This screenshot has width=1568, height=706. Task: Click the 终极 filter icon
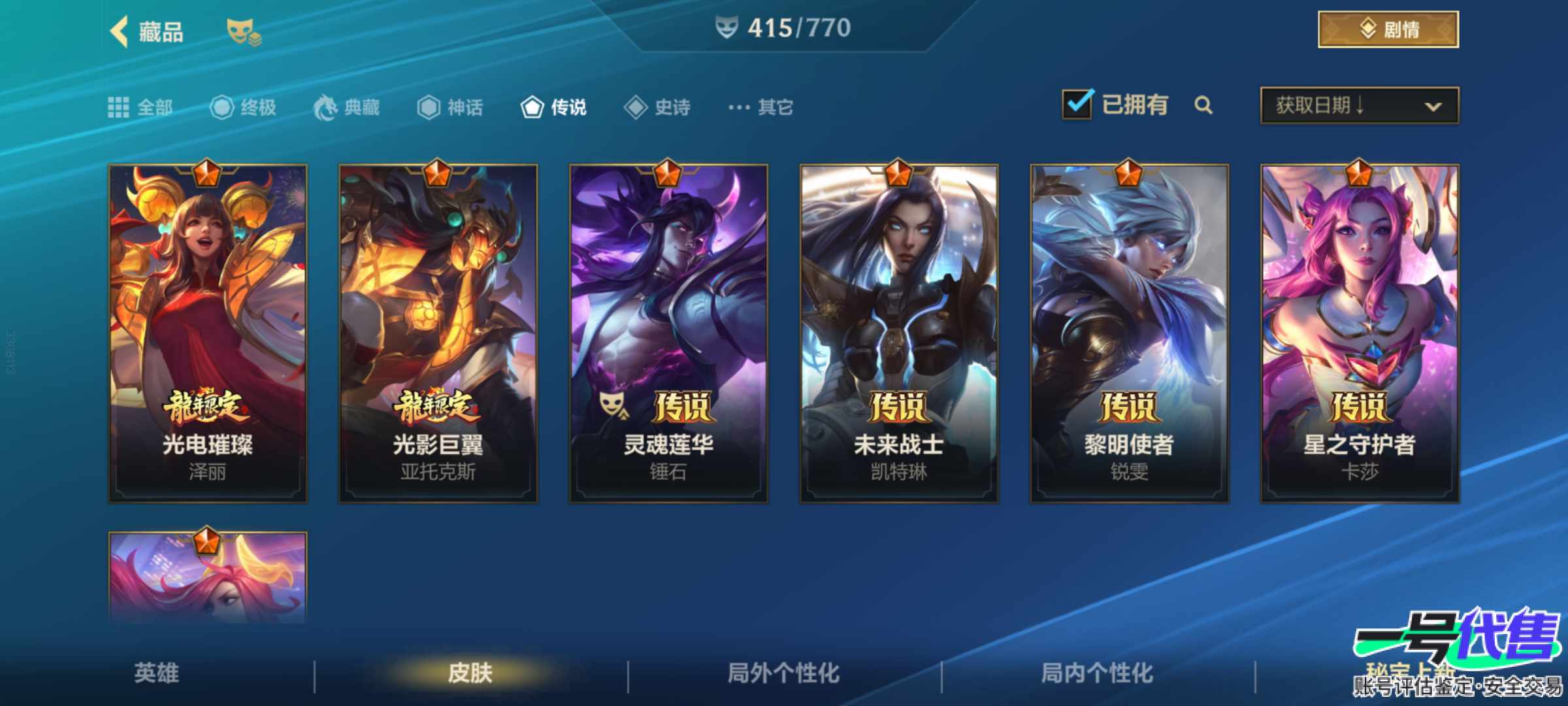[x=223, y=107]
